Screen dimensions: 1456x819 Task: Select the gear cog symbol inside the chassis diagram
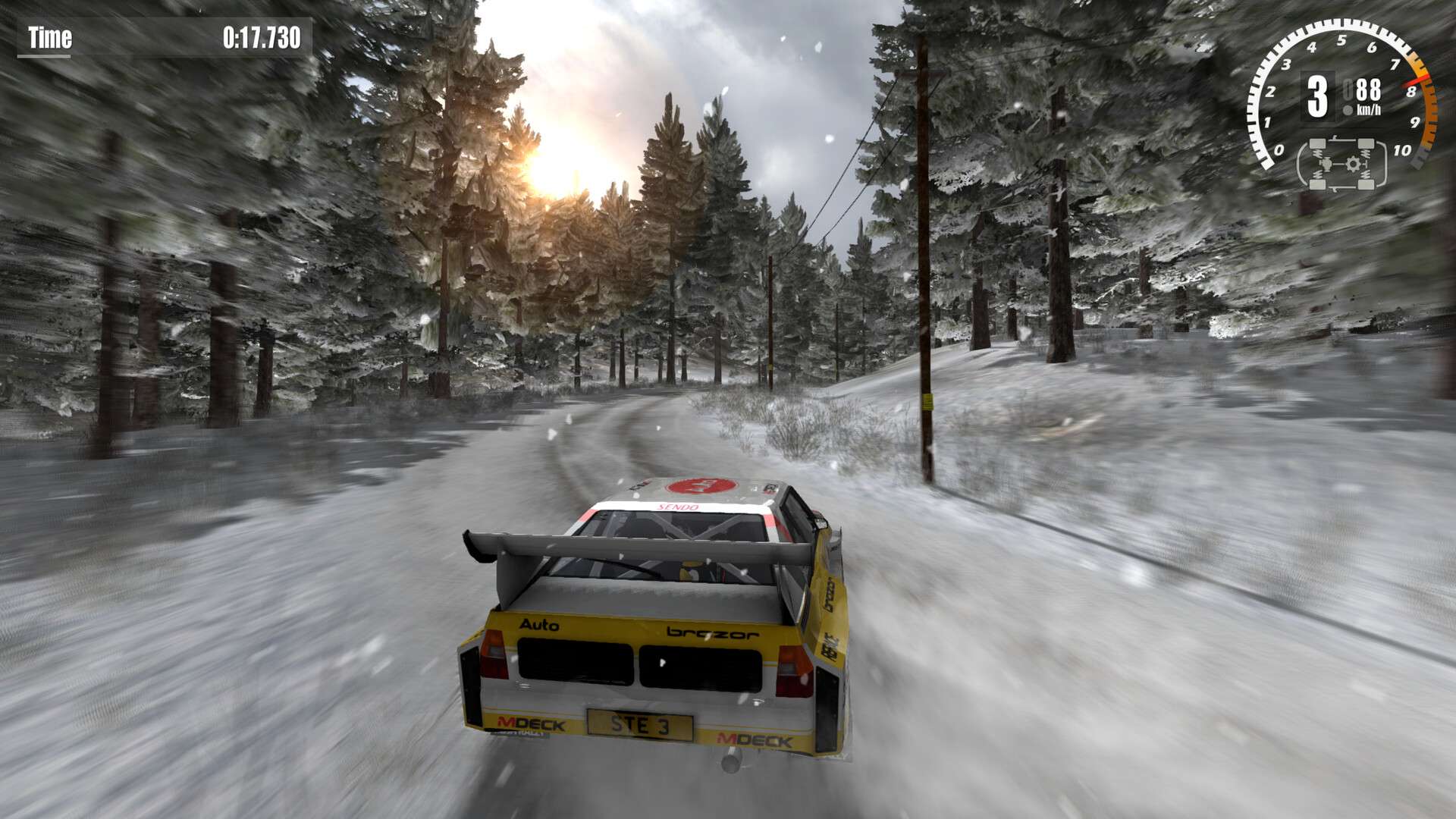[x=1353, y=163]
